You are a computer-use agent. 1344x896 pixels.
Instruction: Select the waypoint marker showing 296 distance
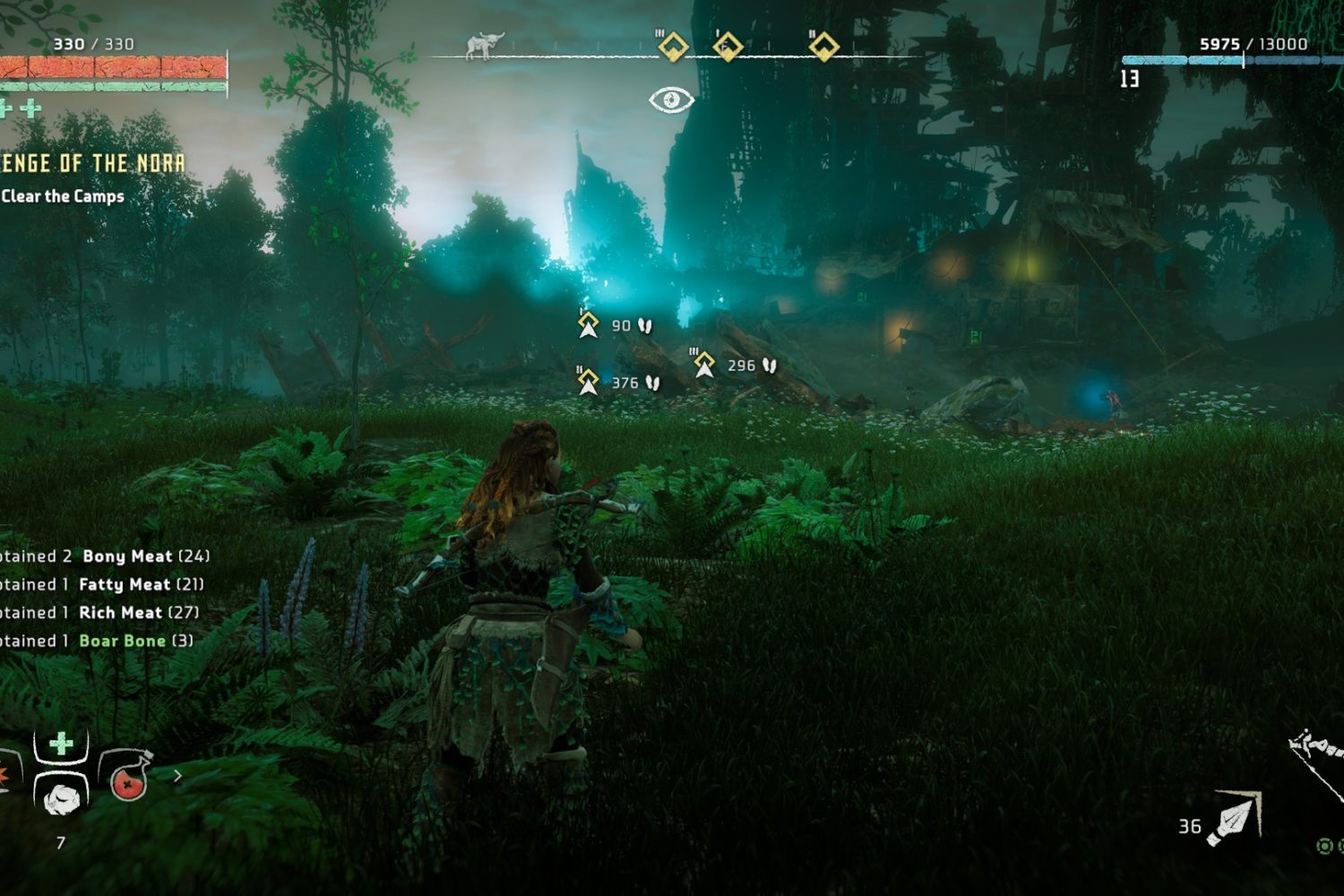point(704,365)
